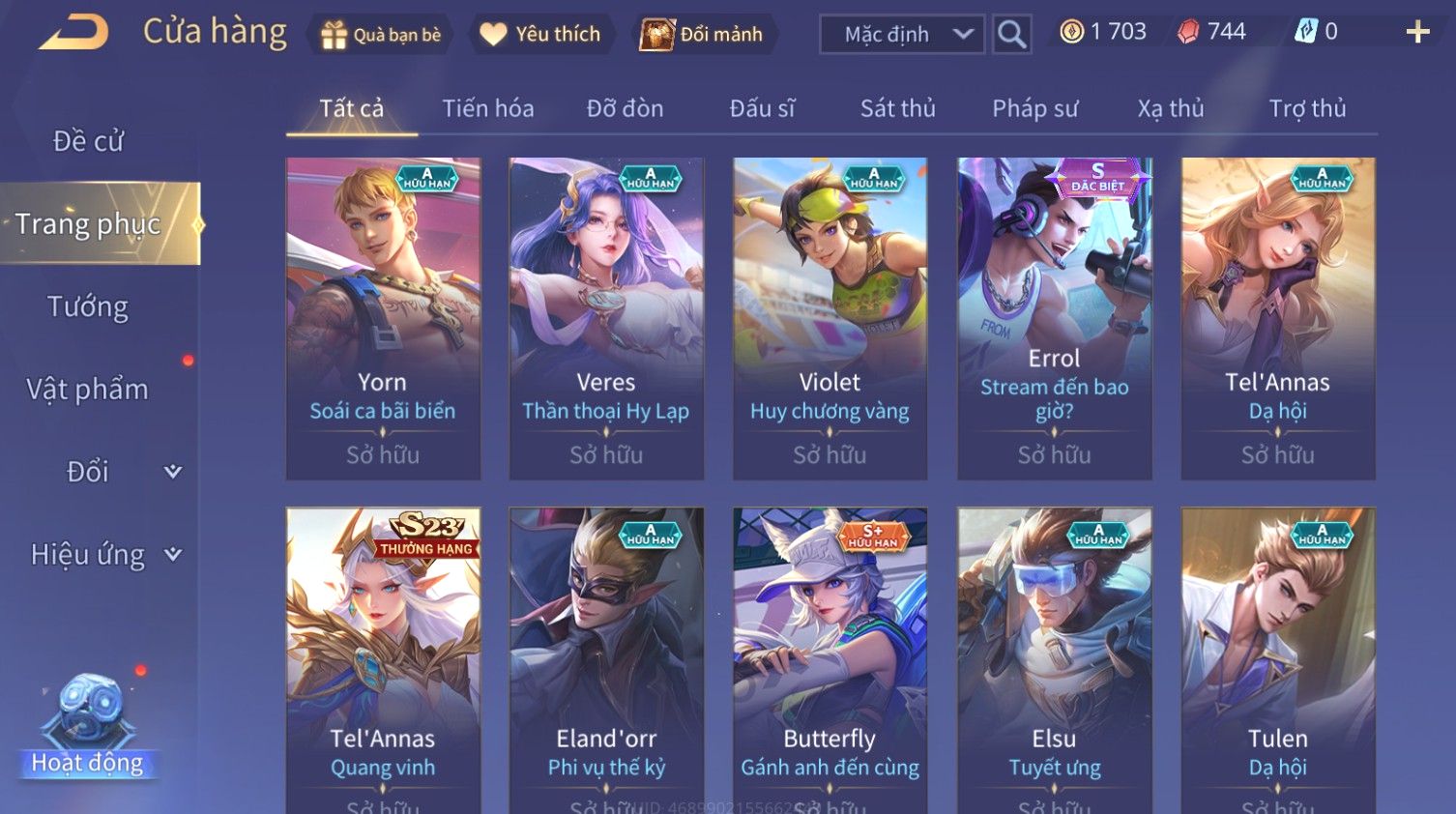Switch to the Pháp sư tab

(1034, 108)
